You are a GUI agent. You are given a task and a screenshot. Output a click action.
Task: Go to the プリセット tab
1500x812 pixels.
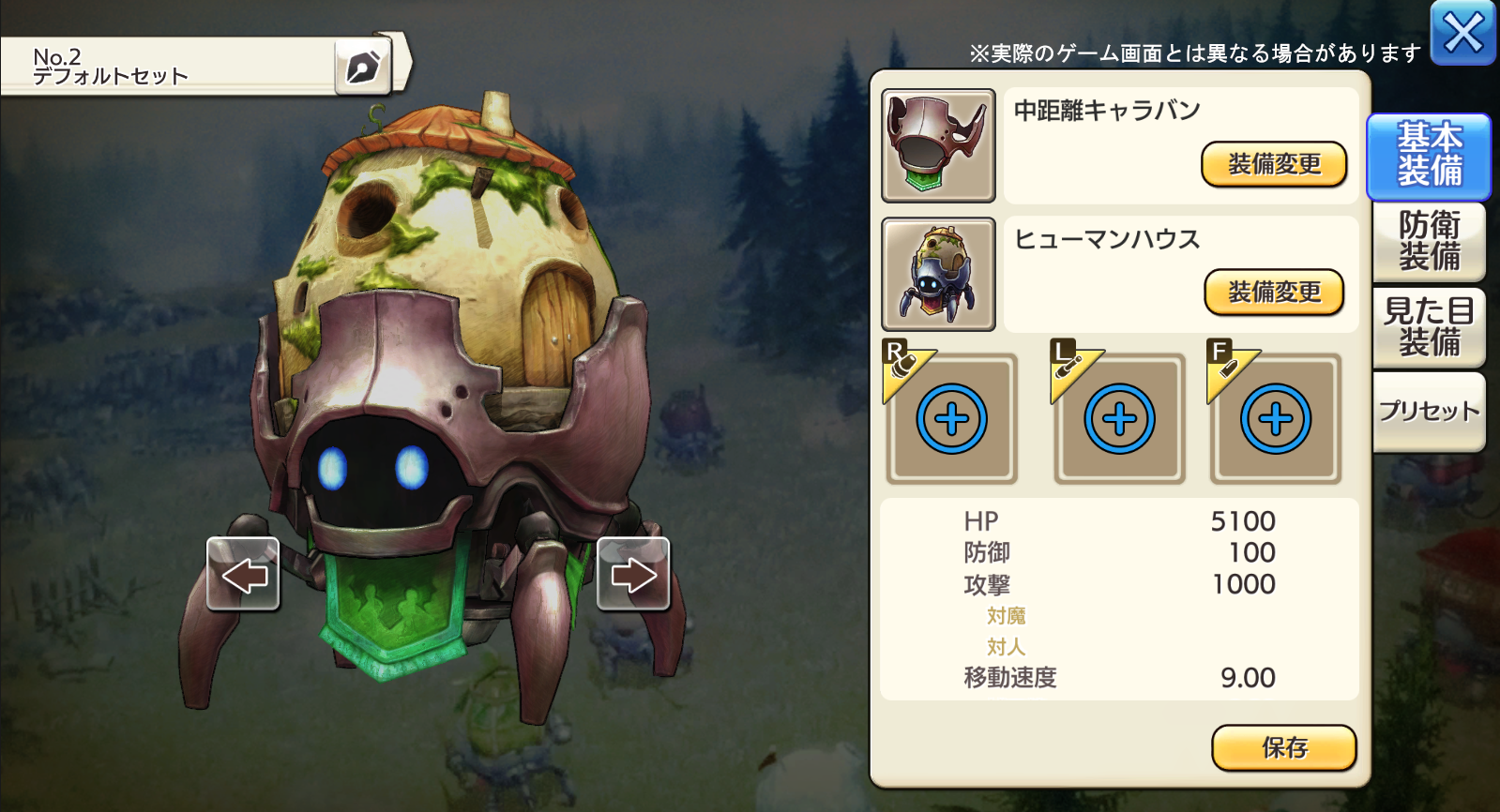click(x=1429, y=412)
